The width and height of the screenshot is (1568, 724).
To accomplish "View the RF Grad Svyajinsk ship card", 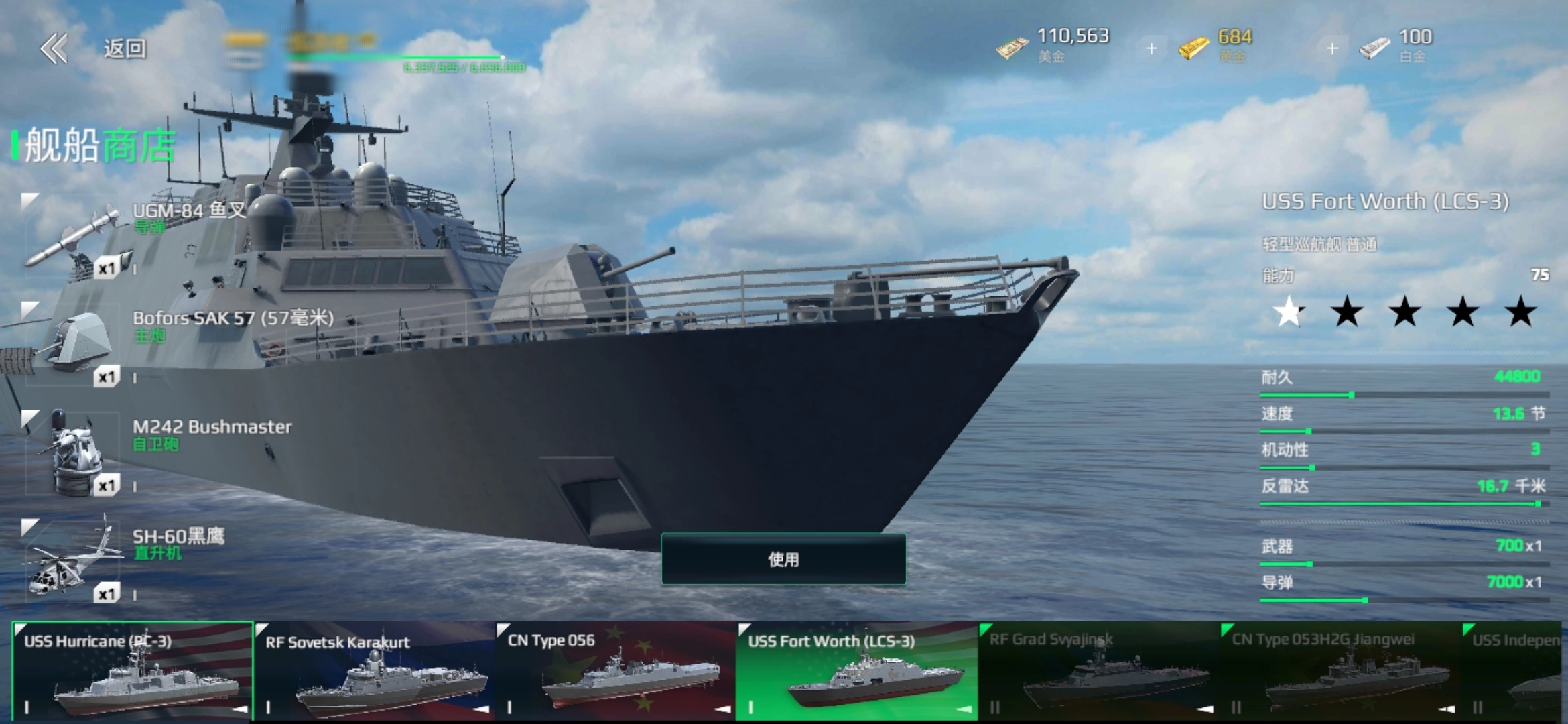I will (1099, 672).
